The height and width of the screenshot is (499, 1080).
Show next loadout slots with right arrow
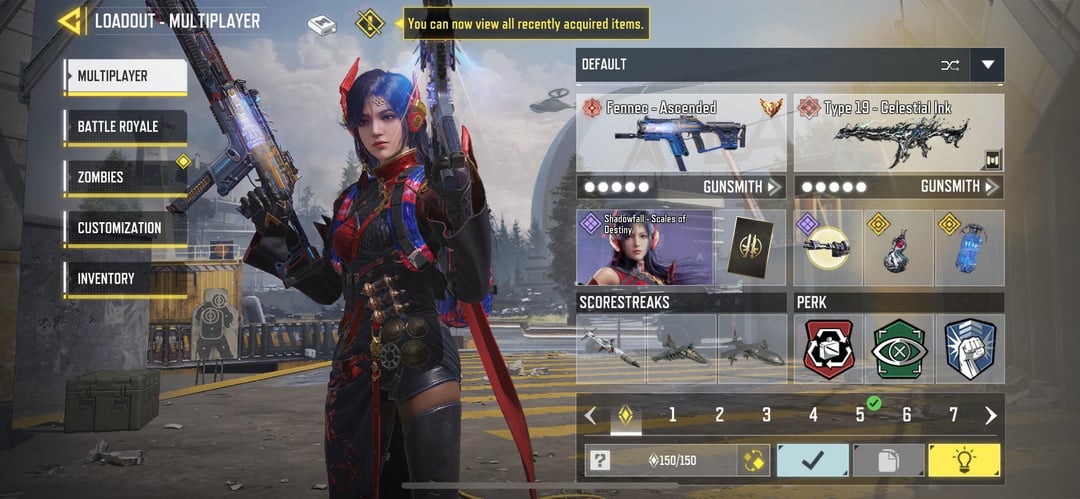coord(991,415)
